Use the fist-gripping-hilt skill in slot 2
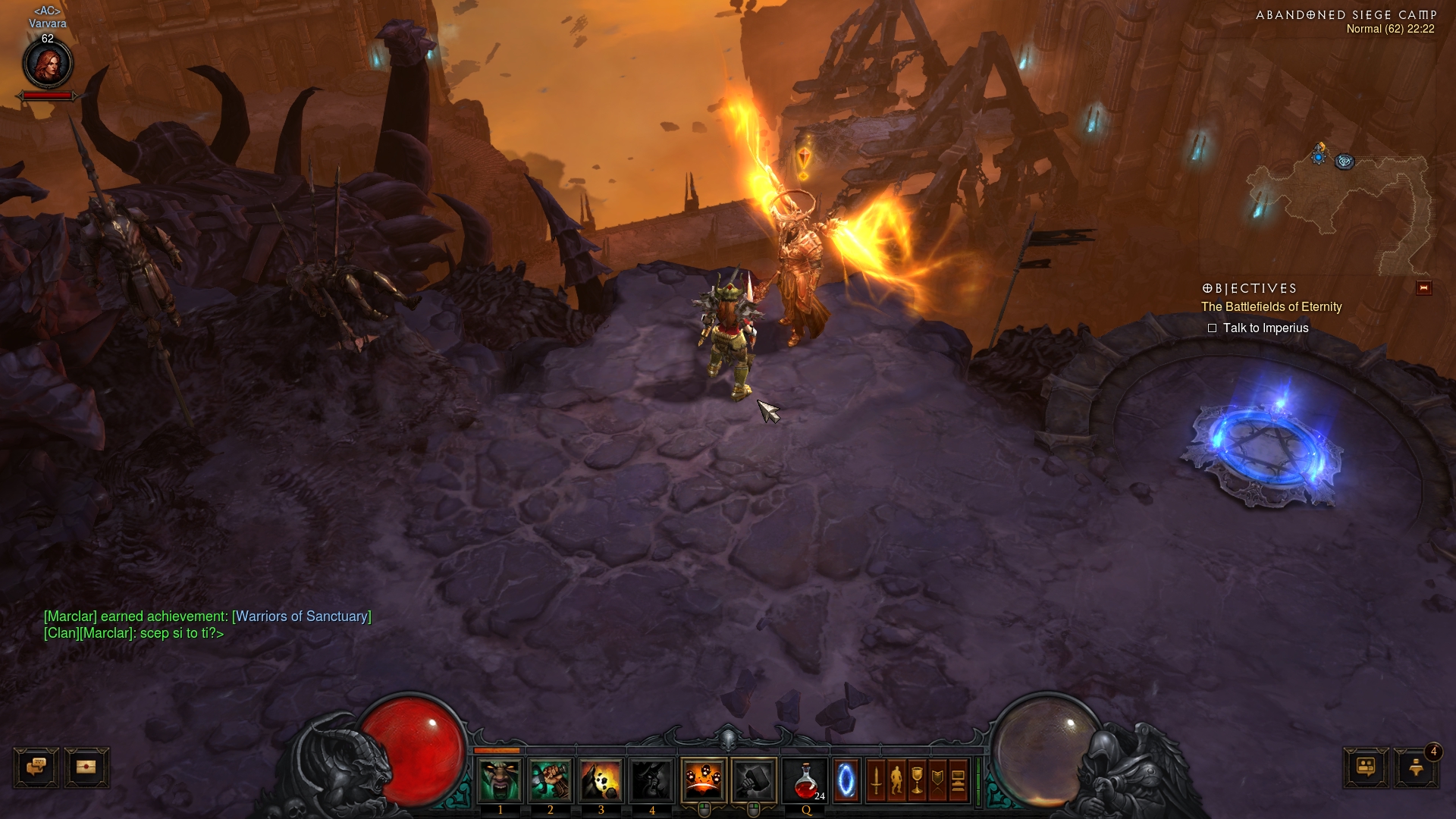The width and height of the screenshot is (1456, 819). [551, 780]
